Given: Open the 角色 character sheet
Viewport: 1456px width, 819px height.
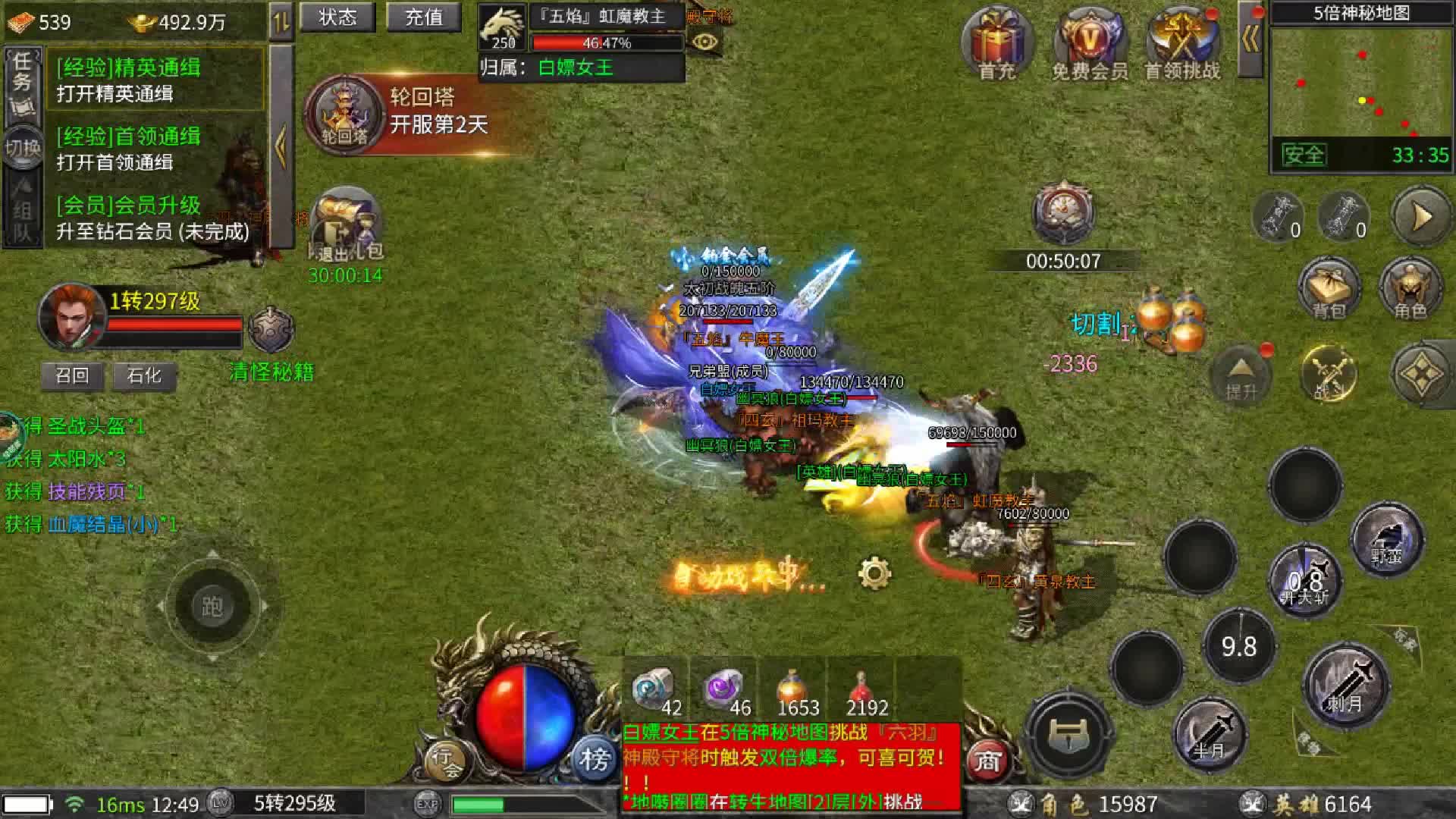Looking at the screenshot, I should [x=1410, y=290].
